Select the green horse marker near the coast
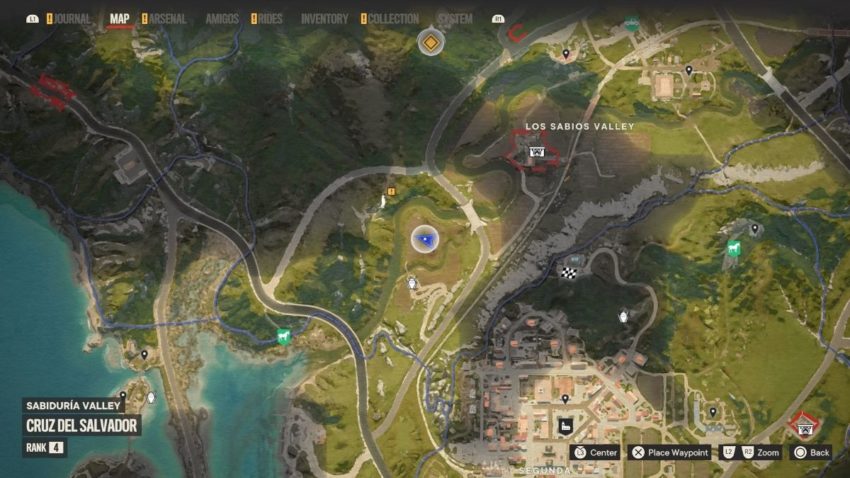The image size is (850, 478). pyautogui.click(x=284, y=337)
